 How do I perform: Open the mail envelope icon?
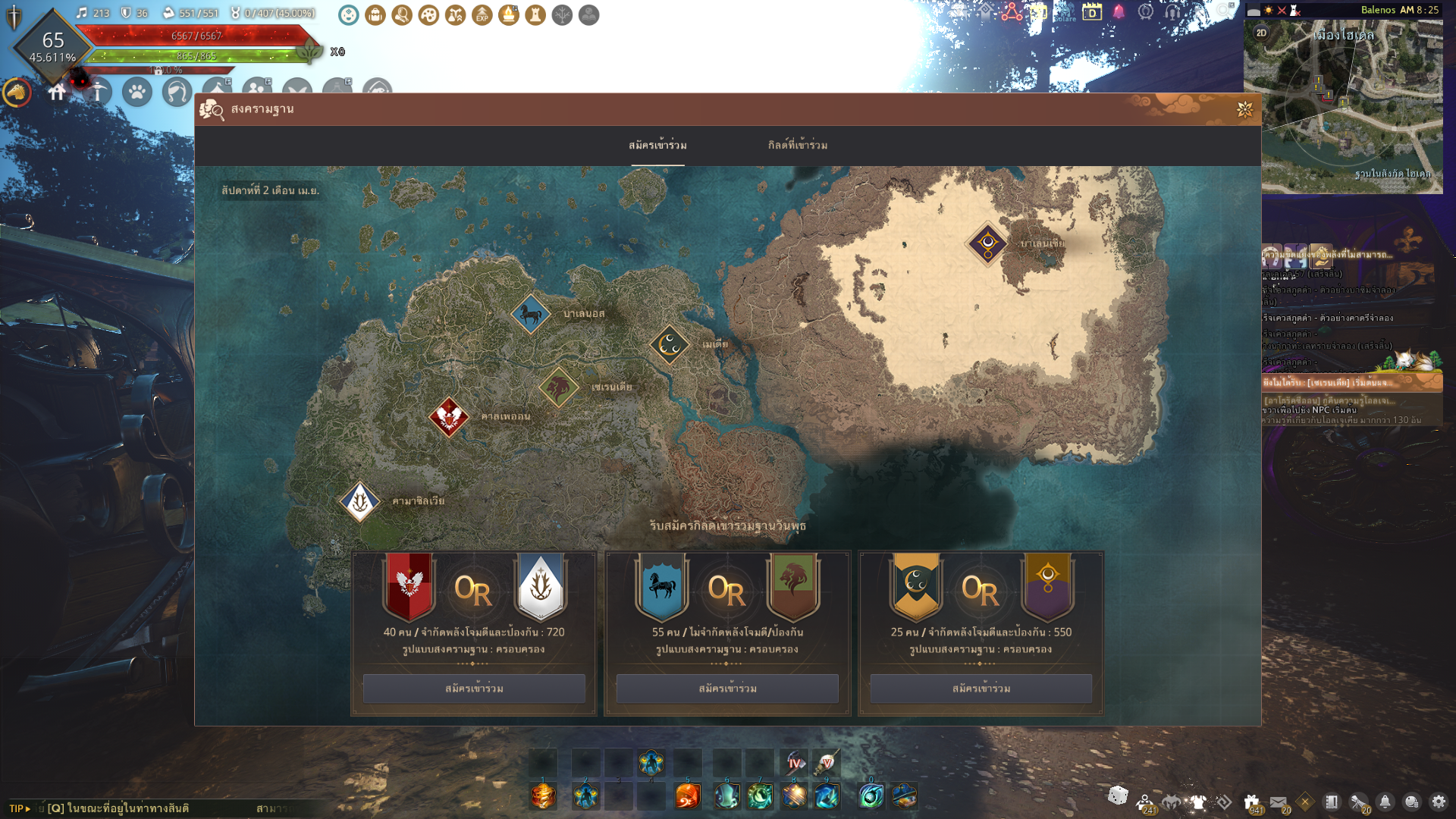[x=1278, y=802]
